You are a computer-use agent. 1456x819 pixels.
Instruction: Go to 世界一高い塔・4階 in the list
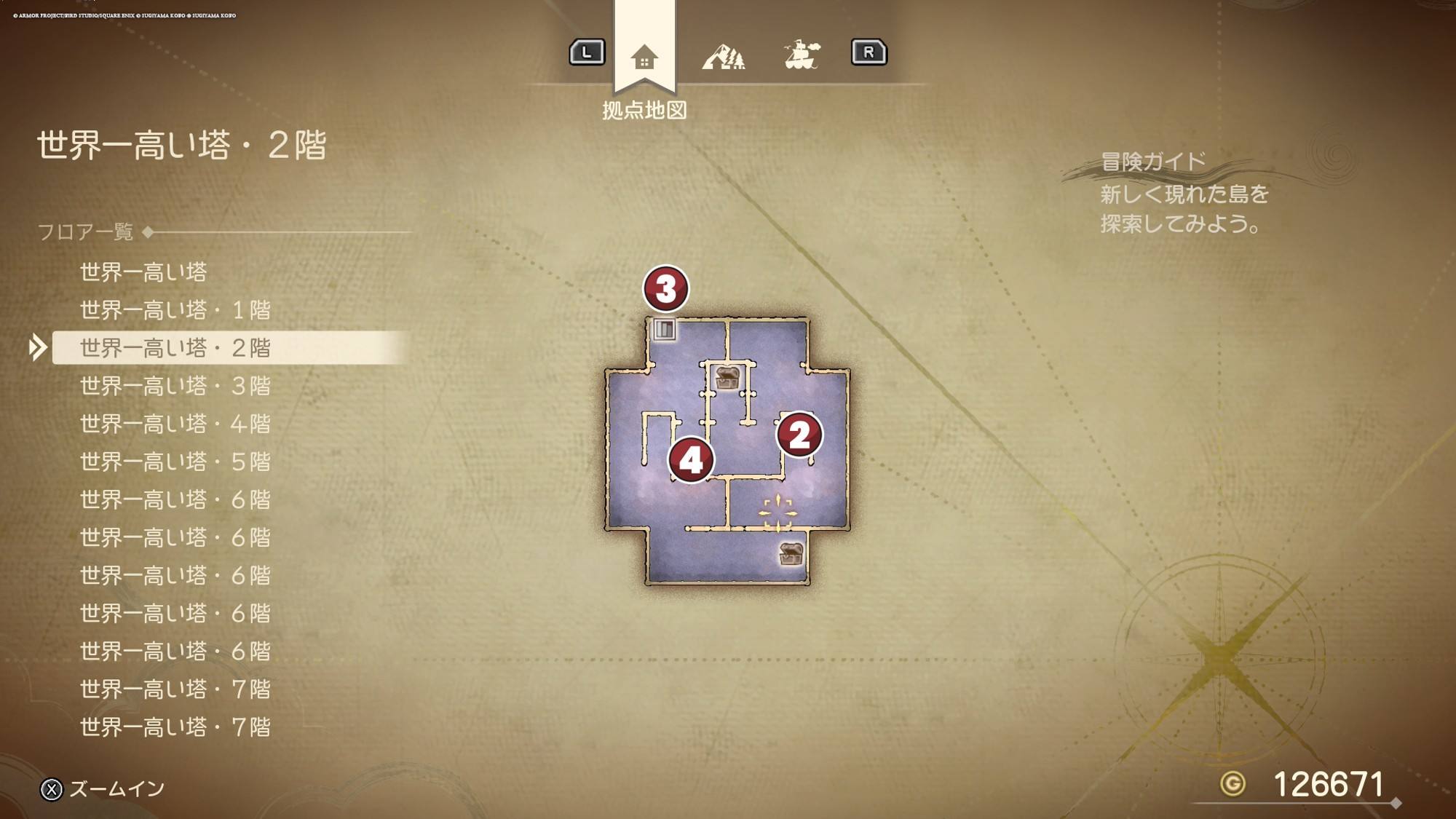[x=175, y=424]
